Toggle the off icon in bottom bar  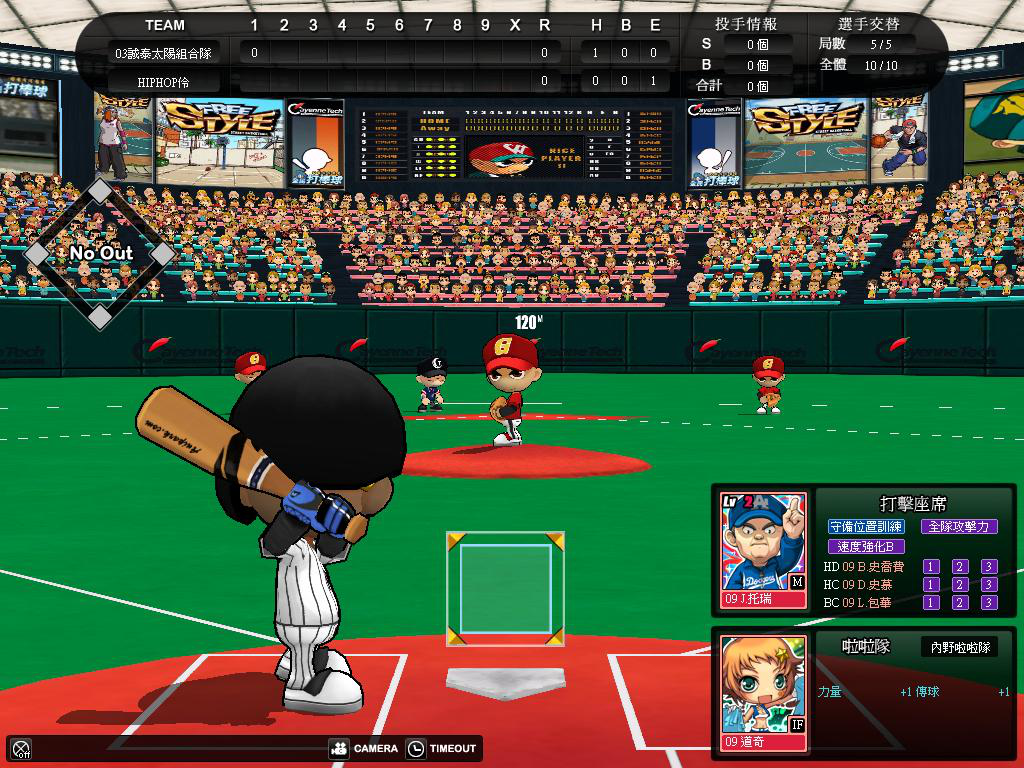pyautogui.click(x=21, y=748)
